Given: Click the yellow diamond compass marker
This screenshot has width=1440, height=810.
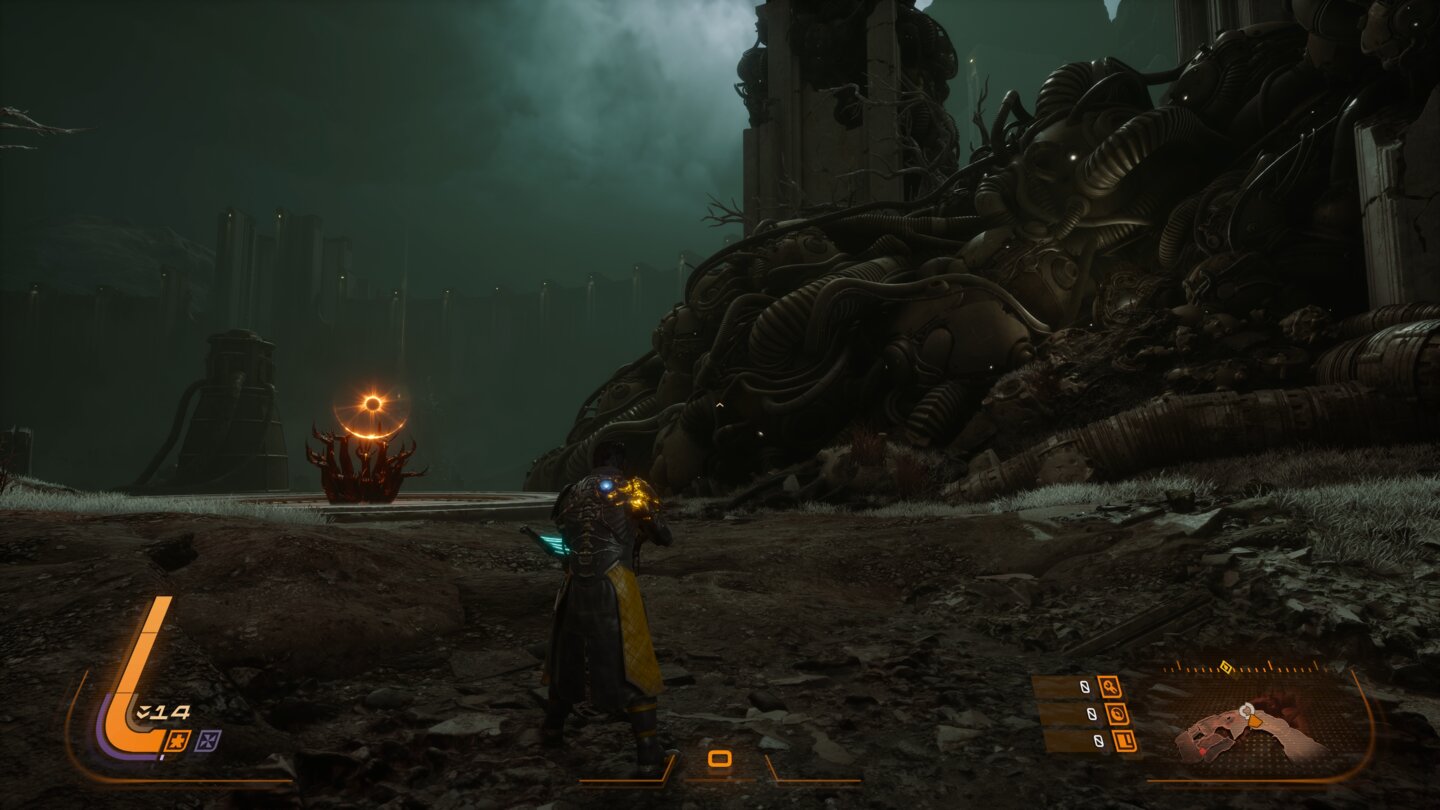Looking at the screenshot, I should (1225, 665).
